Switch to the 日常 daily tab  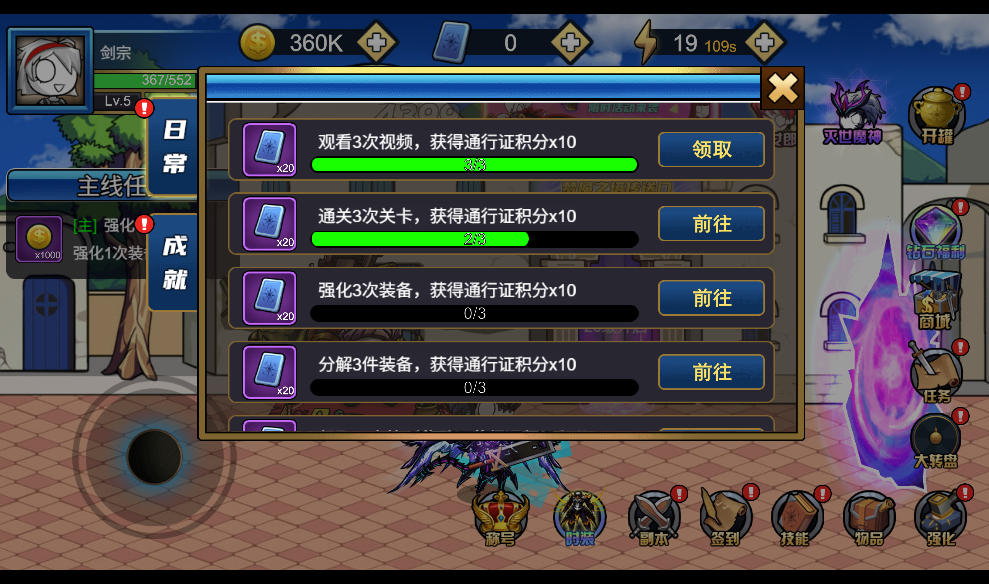(x=175, y=146)
